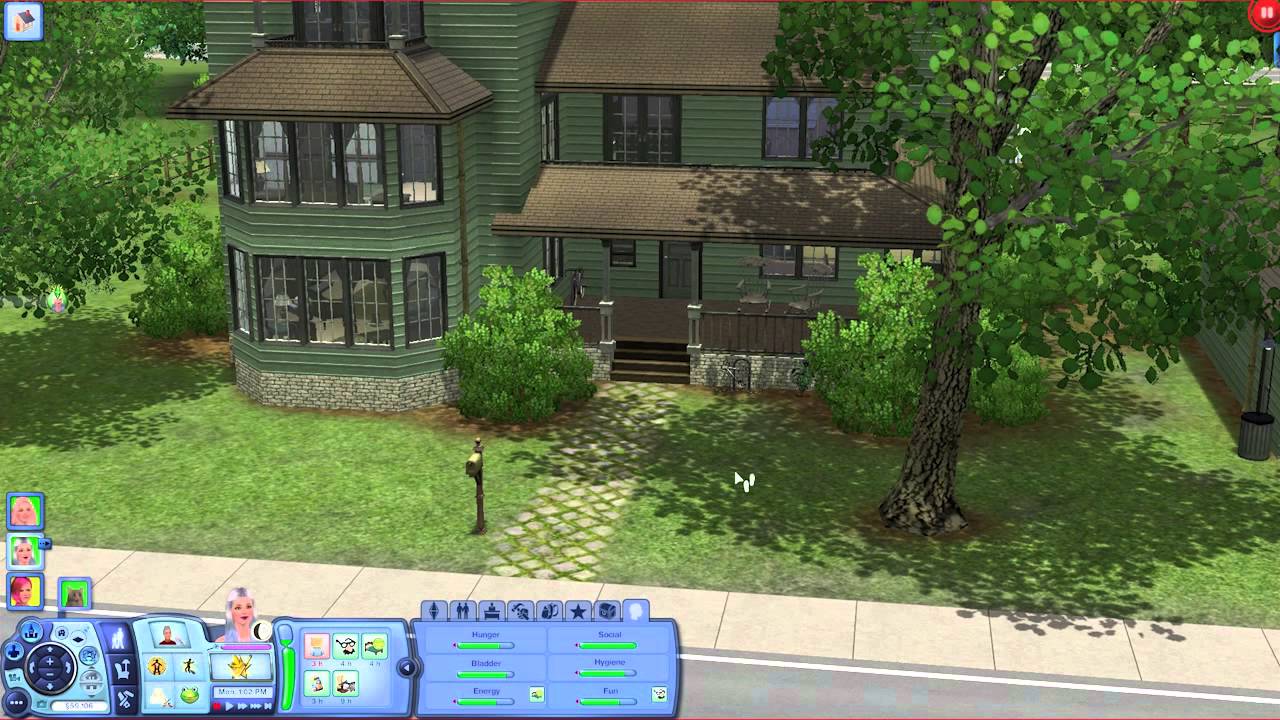Screen dimensions: 1280x720
Task: Open options via the ellipsis button
Action: tap(15, 701)
